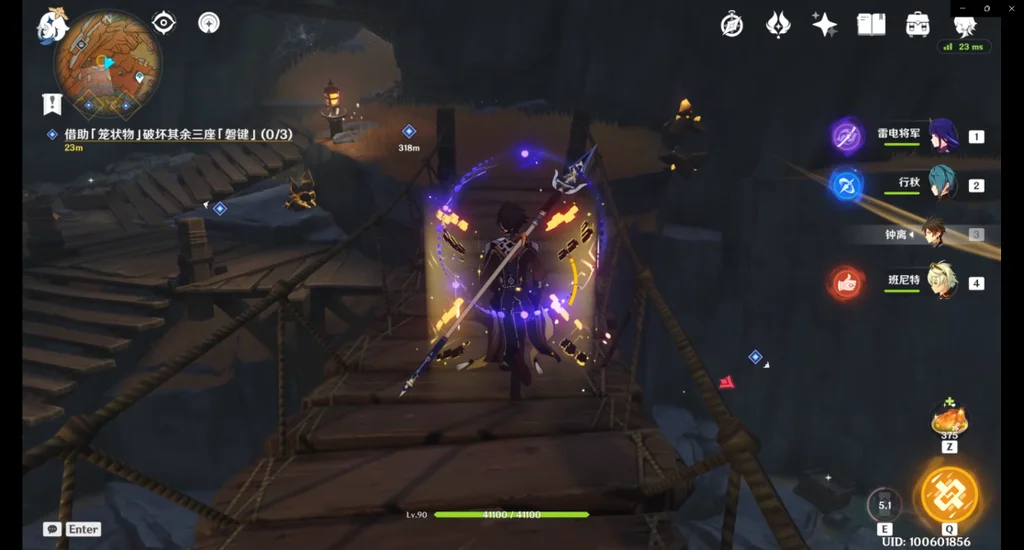Open the quest log bookmark icon
Screen dimensions: 1024x550
click(52, 103)
